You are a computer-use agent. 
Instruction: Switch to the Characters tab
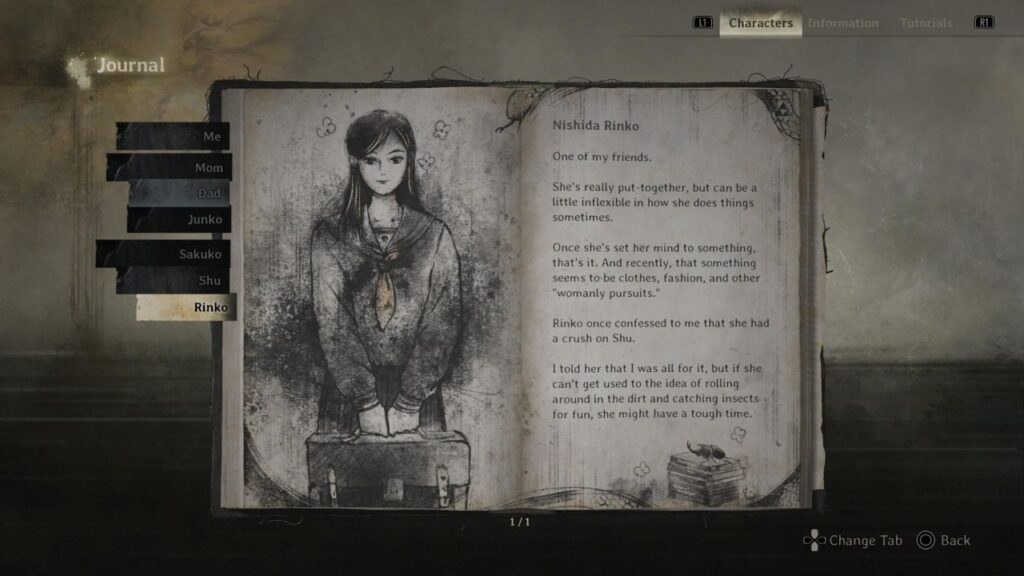click(760, 23)
